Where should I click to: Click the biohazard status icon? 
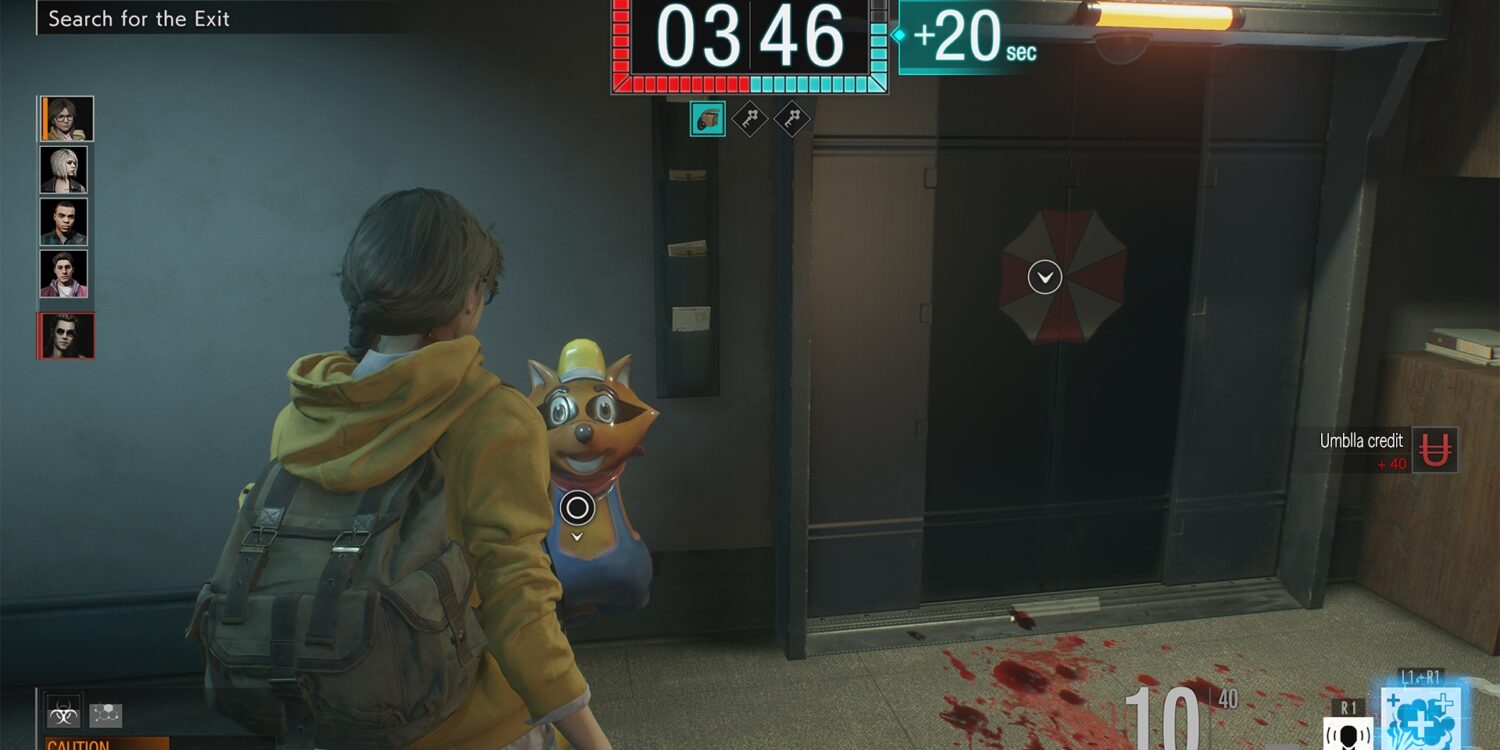[x=62, y=714]
